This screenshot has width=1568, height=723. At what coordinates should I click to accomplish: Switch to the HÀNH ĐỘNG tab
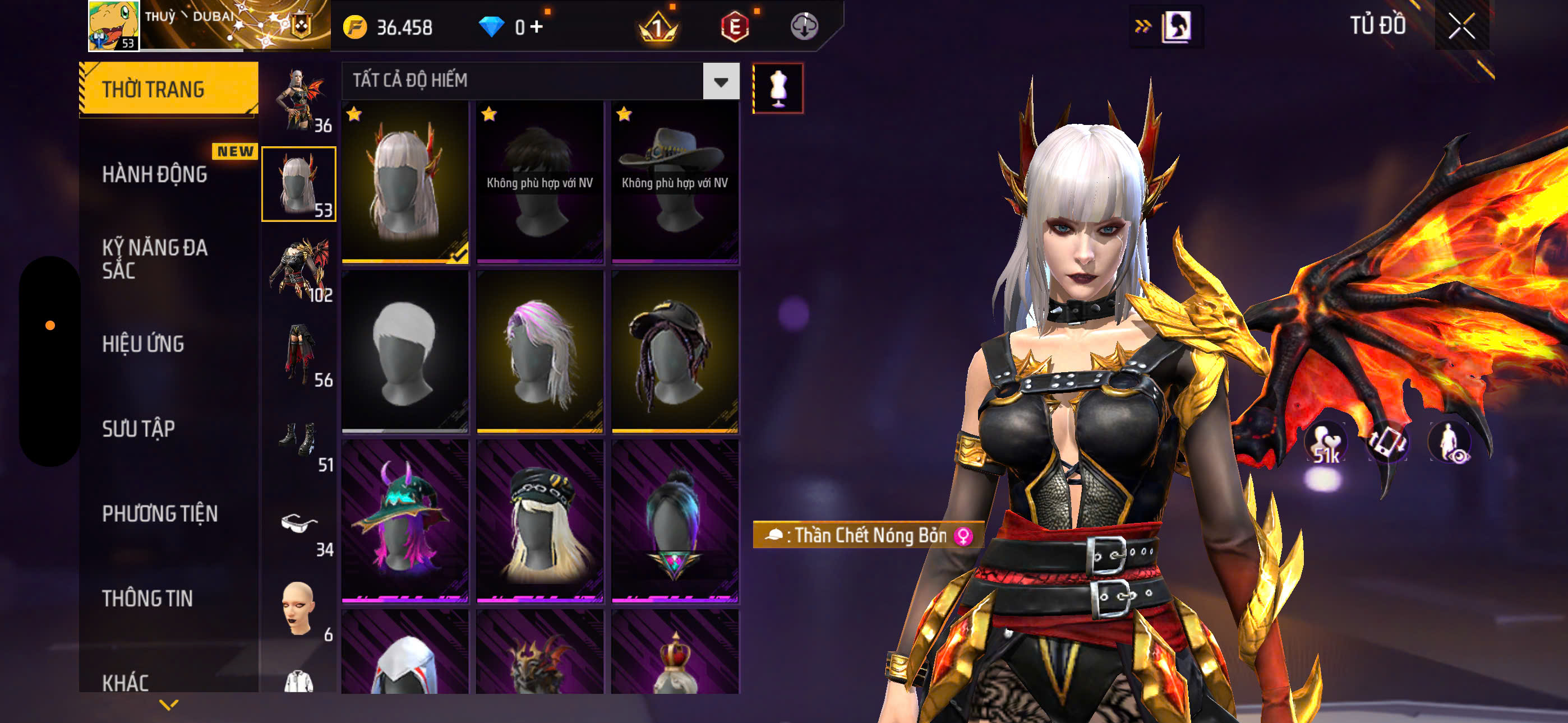pos(154,174)
